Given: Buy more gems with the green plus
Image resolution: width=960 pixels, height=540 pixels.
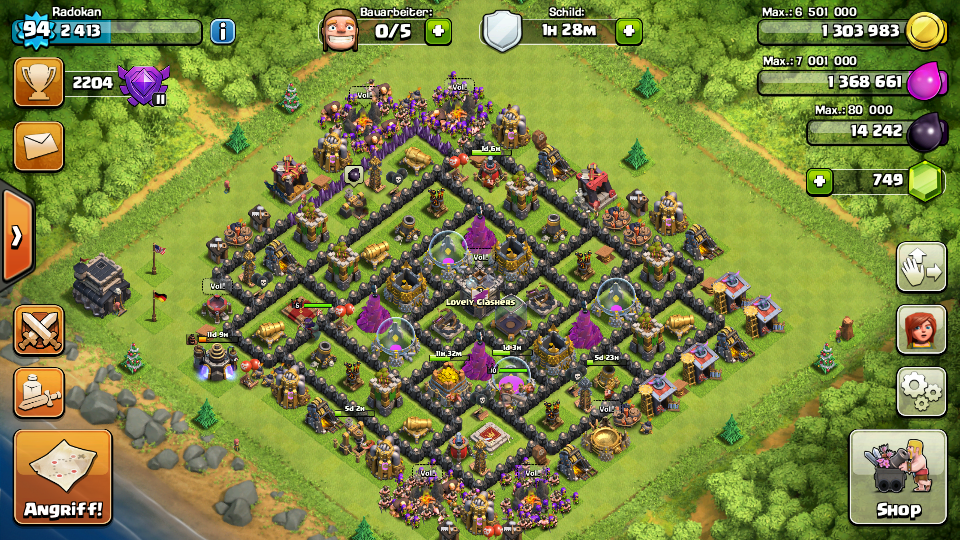Looking at the screenshot, I should click(820, 182).
